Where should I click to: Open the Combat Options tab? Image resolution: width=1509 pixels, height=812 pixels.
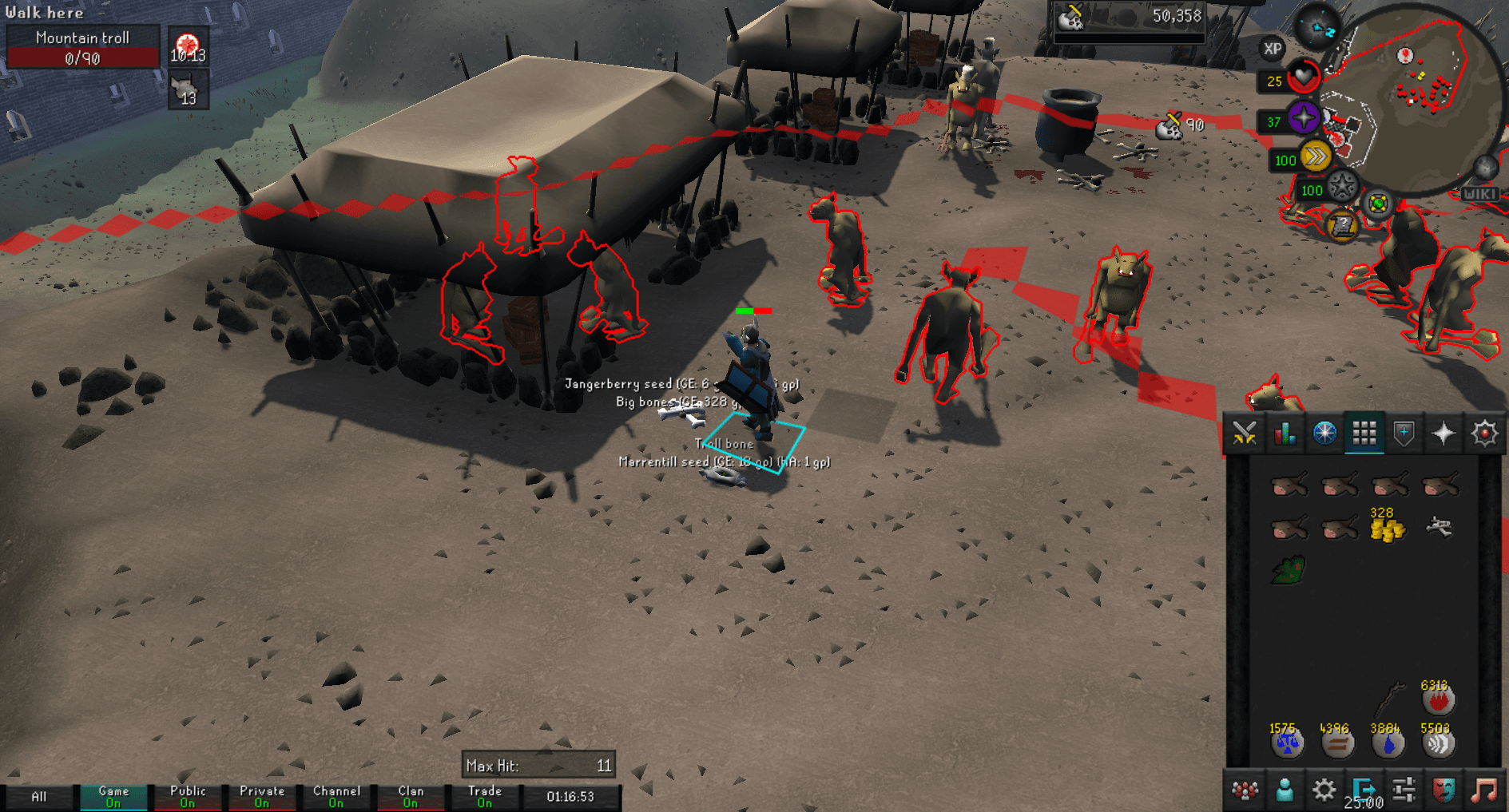tap(1244, 434)
